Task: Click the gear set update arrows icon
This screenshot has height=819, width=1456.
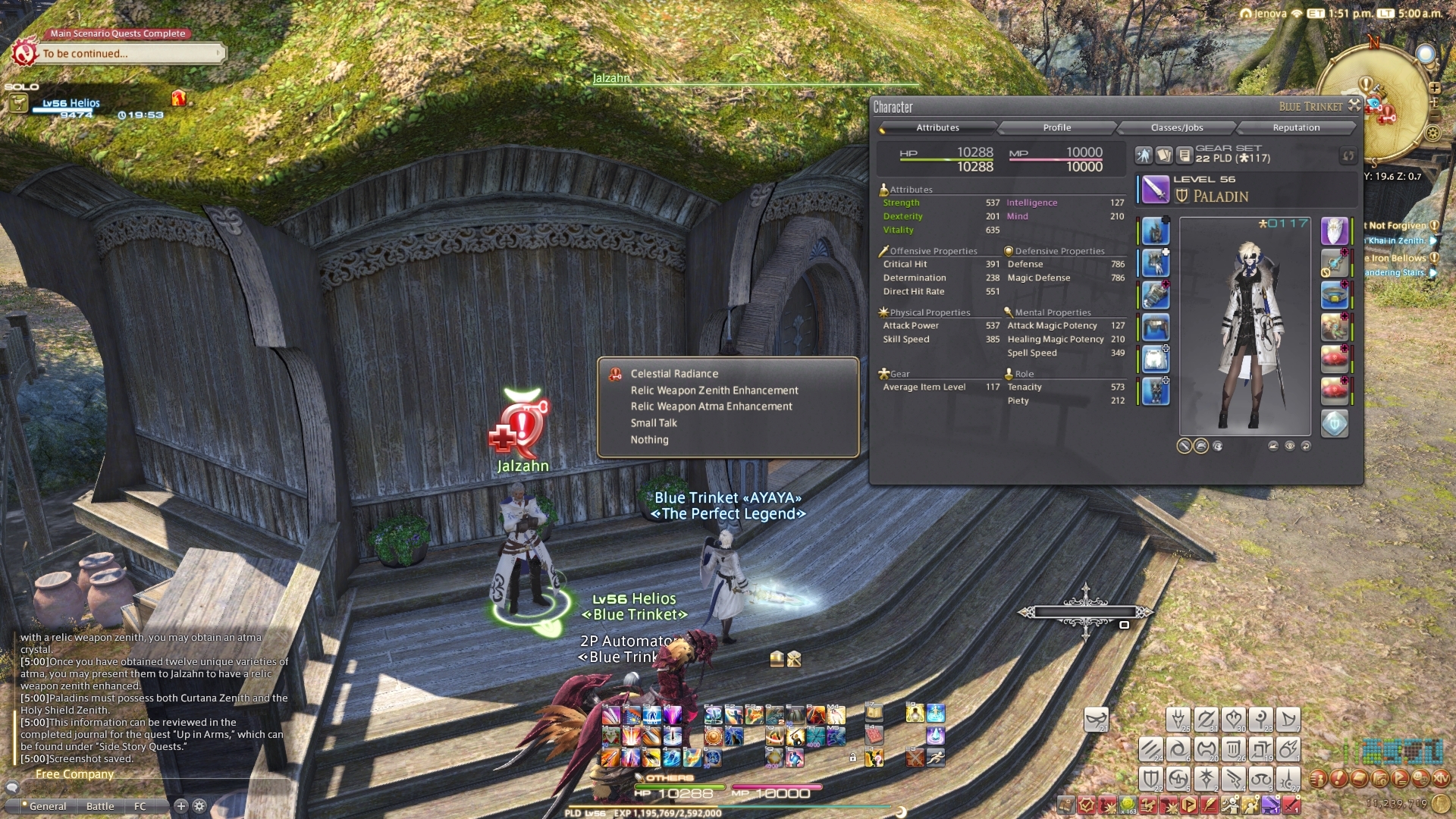Action: [x=1348, y=156]
